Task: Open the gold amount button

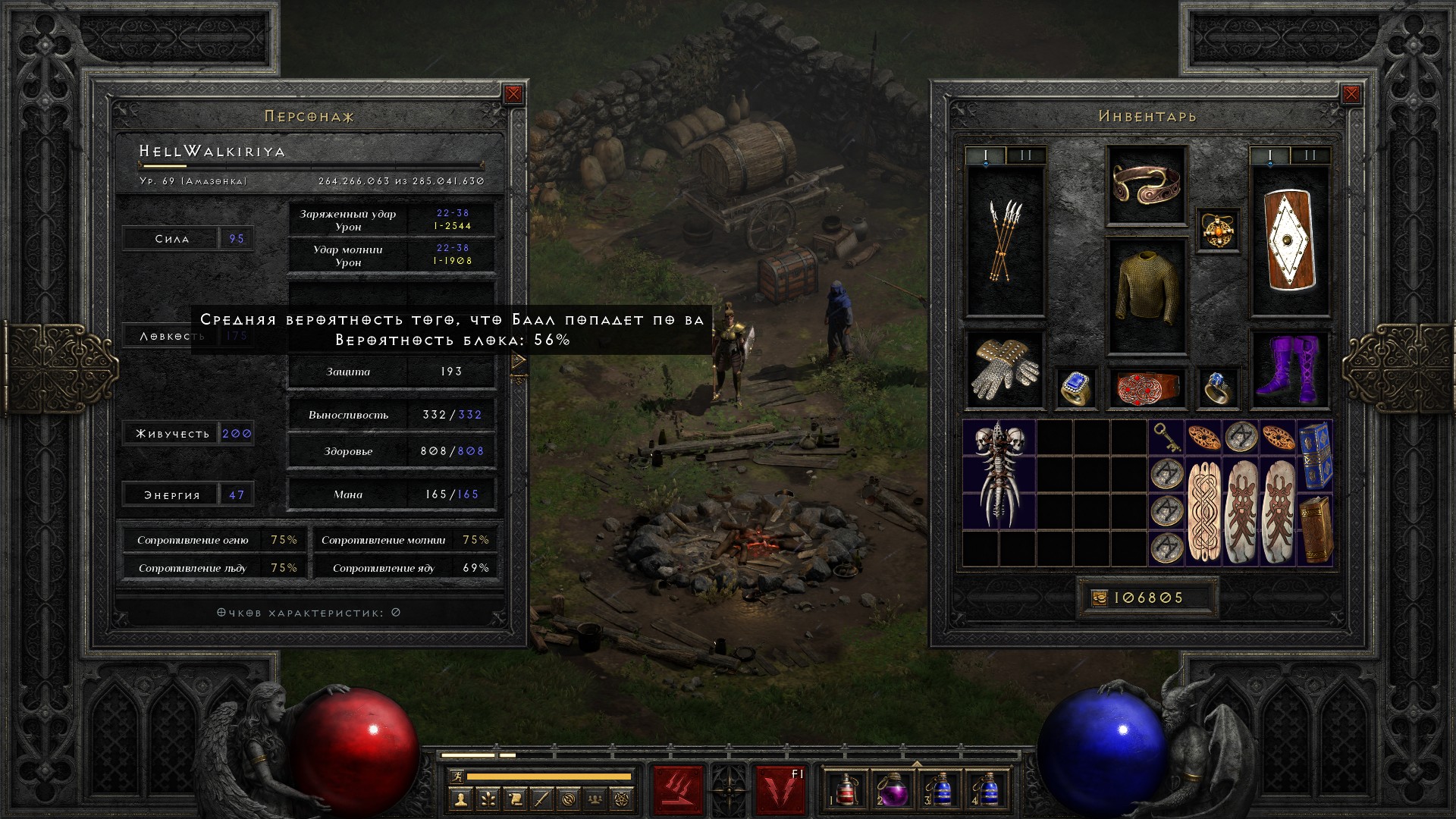Action: pos(1099,598)
